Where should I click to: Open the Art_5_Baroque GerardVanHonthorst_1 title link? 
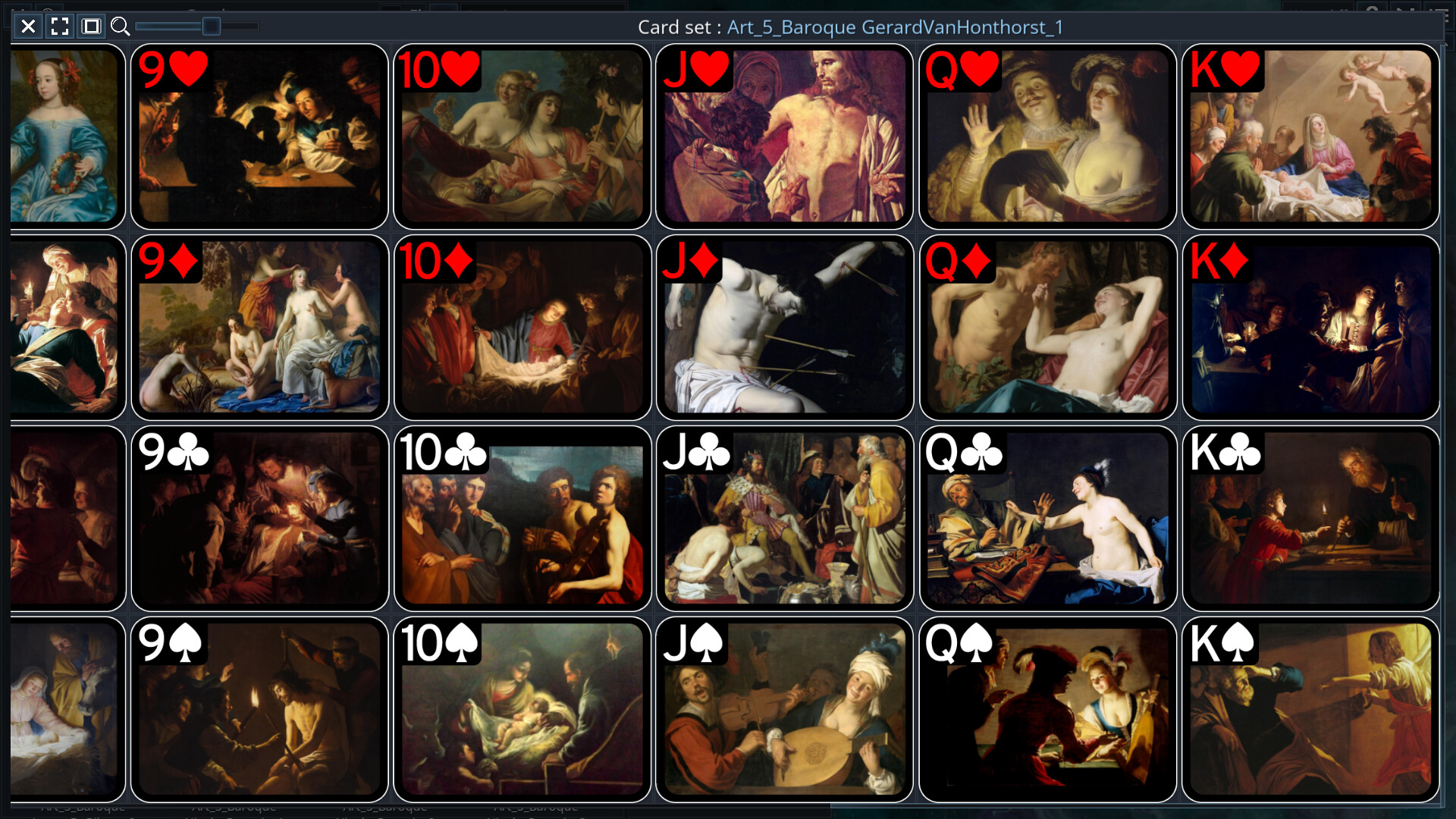click(x=893, y=27)
